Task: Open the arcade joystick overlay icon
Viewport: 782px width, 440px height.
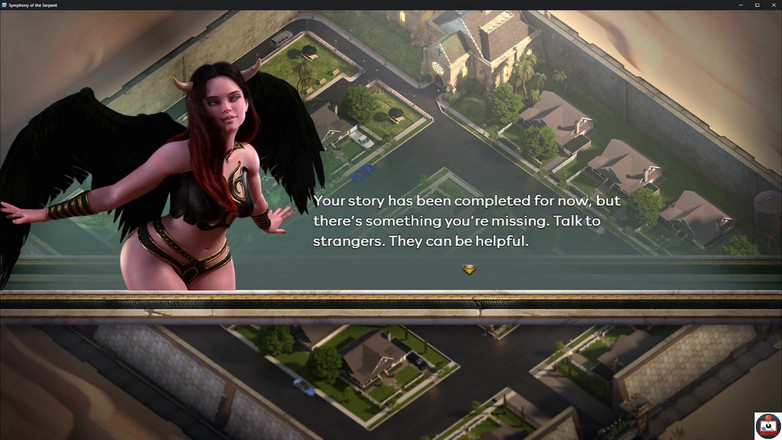Action: point(767,425)
